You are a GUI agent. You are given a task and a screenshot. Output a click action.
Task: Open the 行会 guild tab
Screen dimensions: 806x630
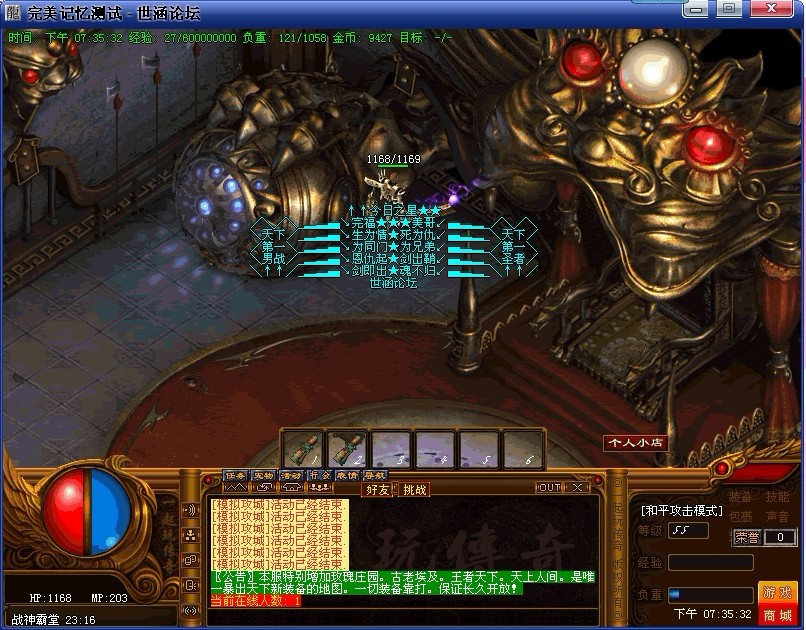point(318,475)
